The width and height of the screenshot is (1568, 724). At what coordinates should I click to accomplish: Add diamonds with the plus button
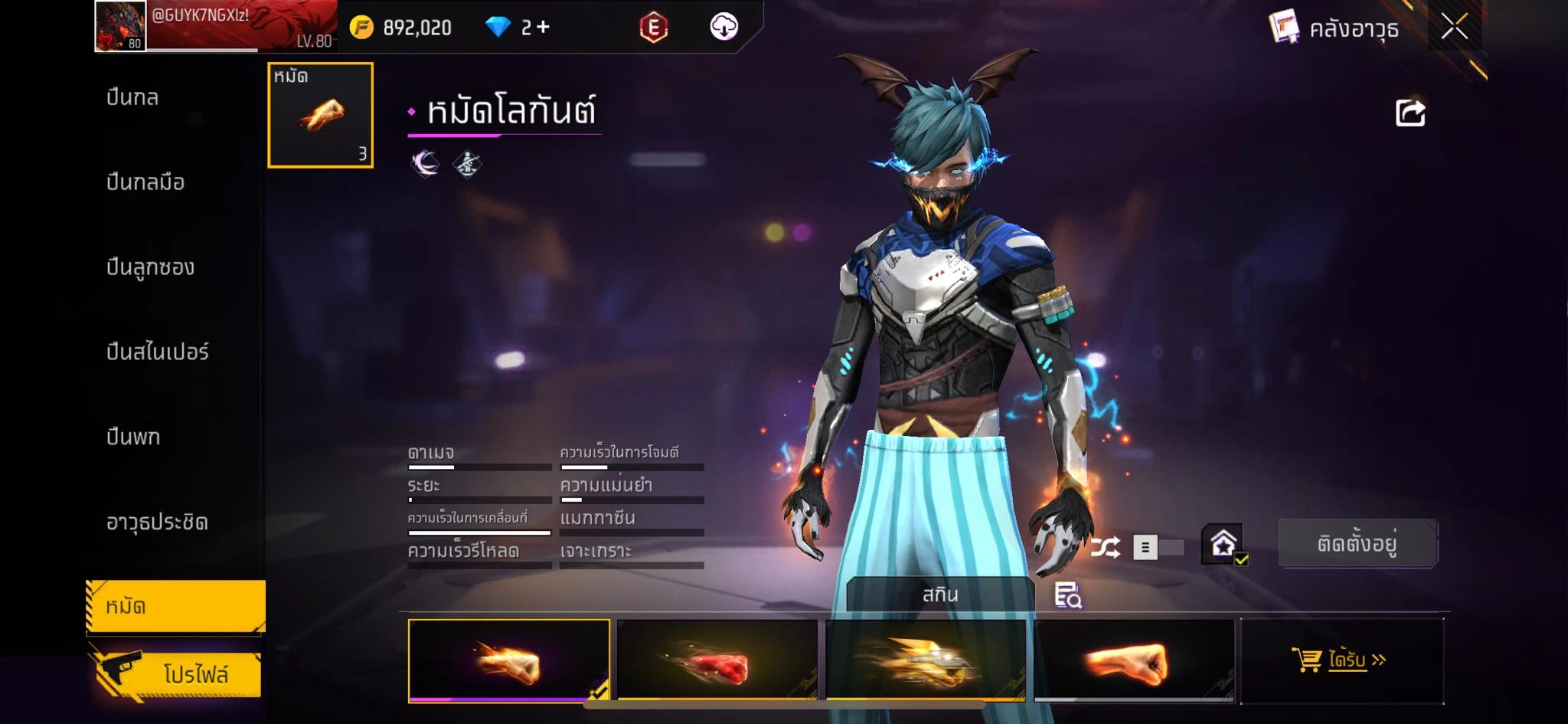pos(544,28)
